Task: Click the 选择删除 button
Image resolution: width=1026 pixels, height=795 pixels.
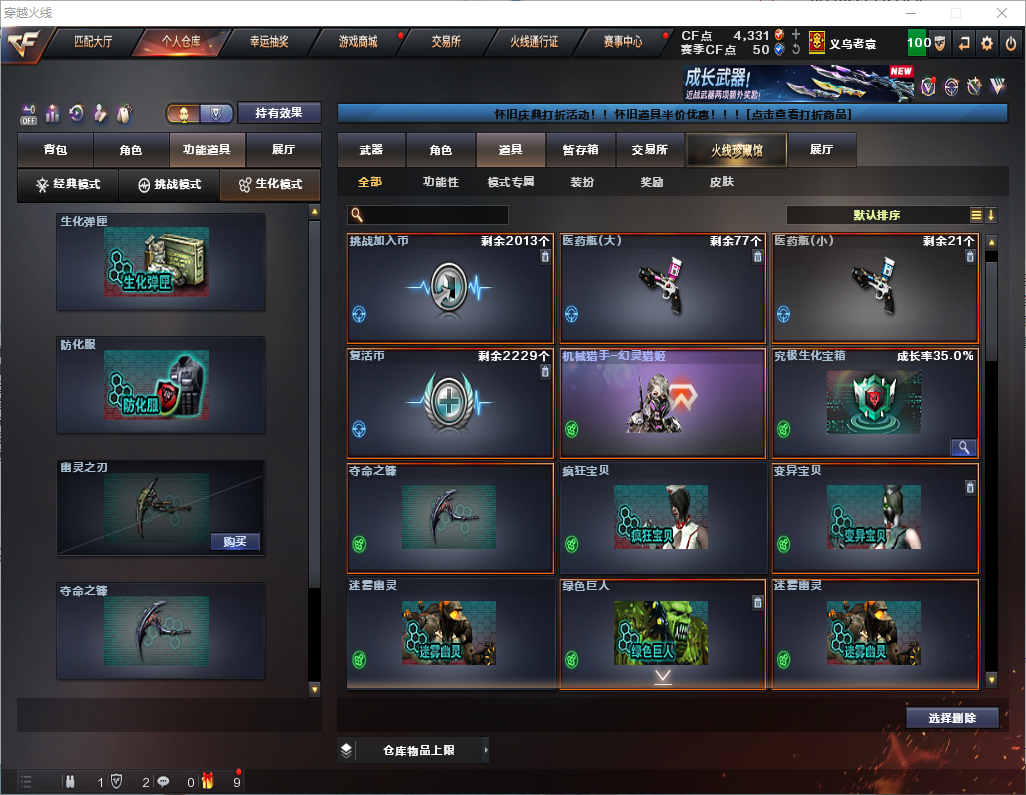Action: point(952,718)
